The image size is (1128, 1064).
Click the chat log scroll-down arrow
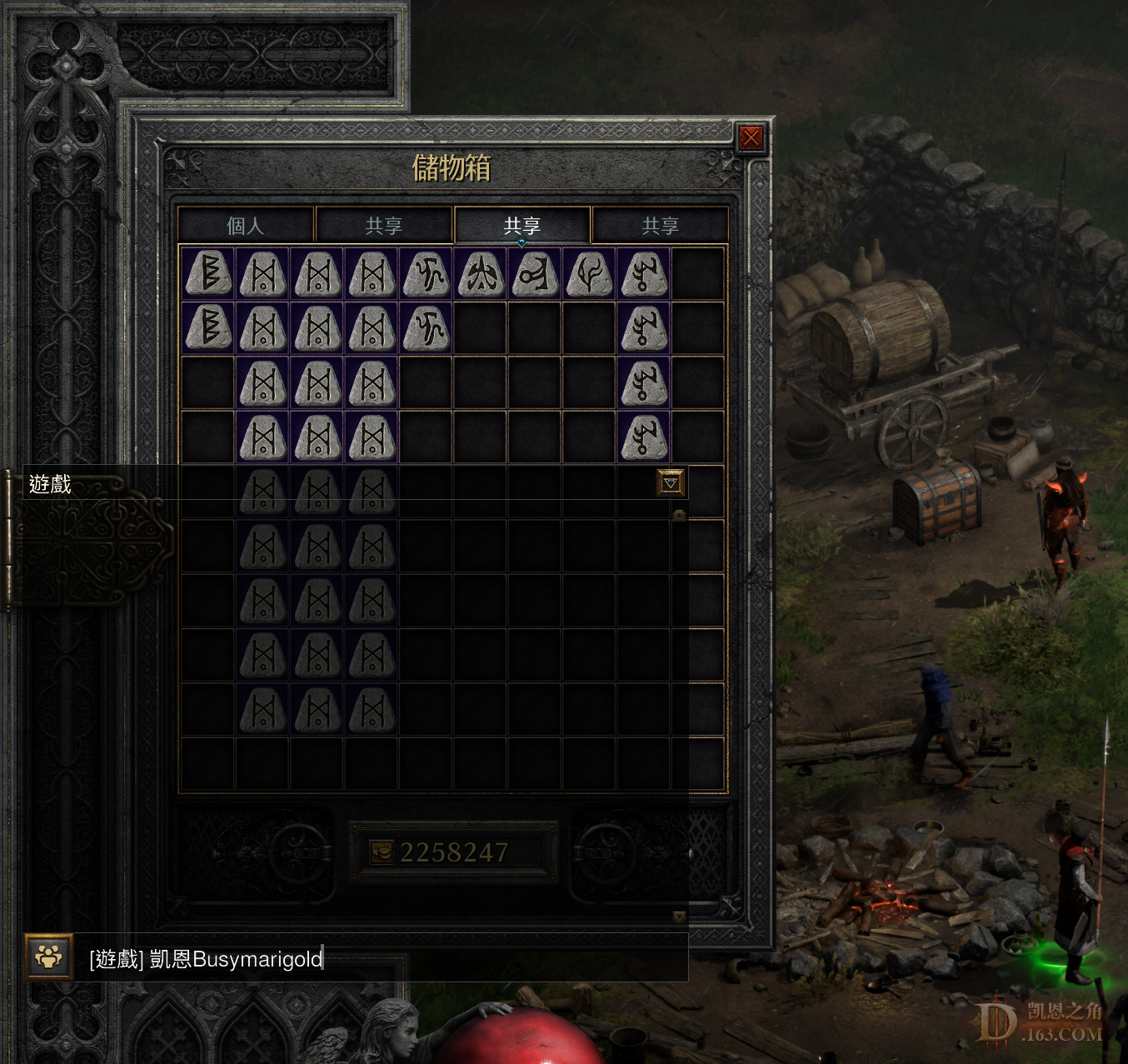tap(679, 917)
